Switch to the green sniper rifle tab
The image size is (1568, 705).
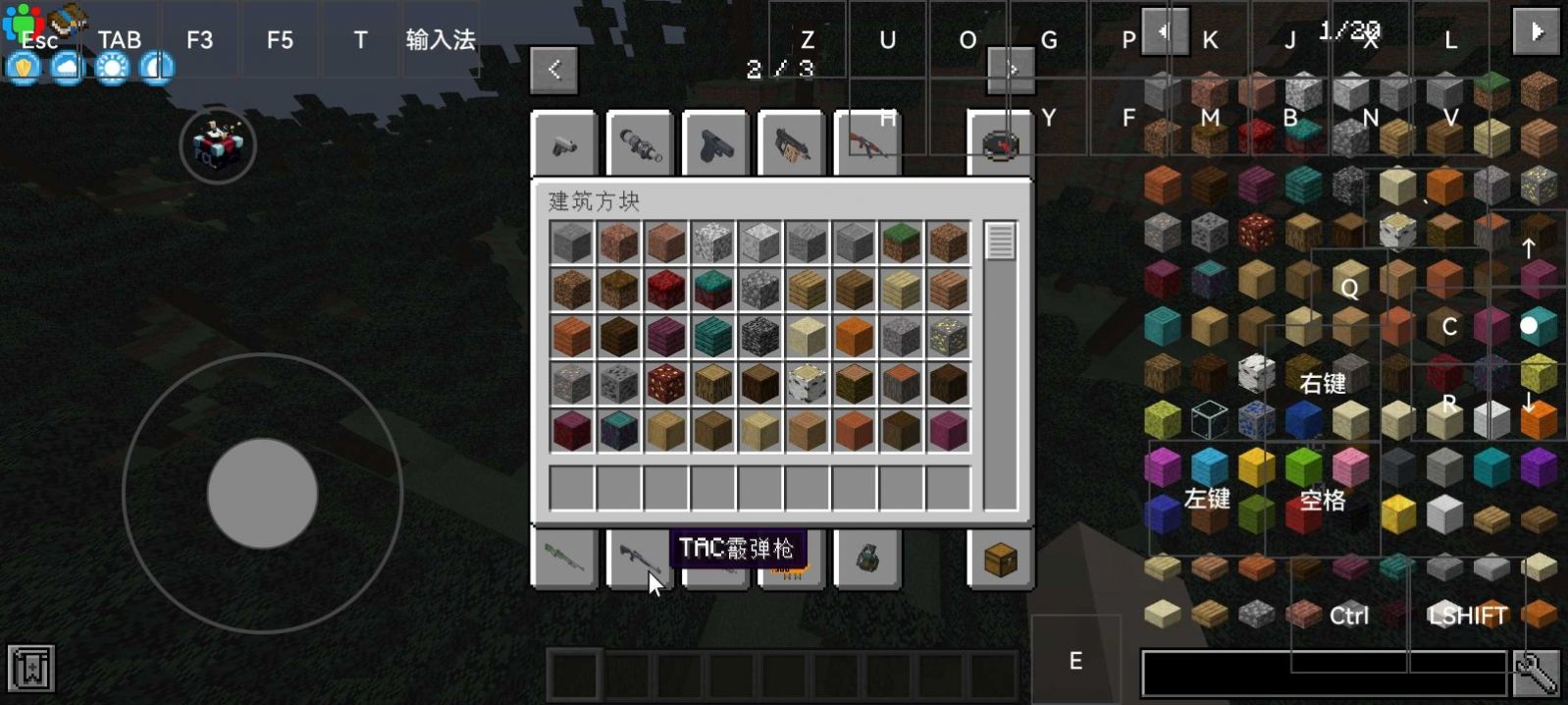point(564,560)
